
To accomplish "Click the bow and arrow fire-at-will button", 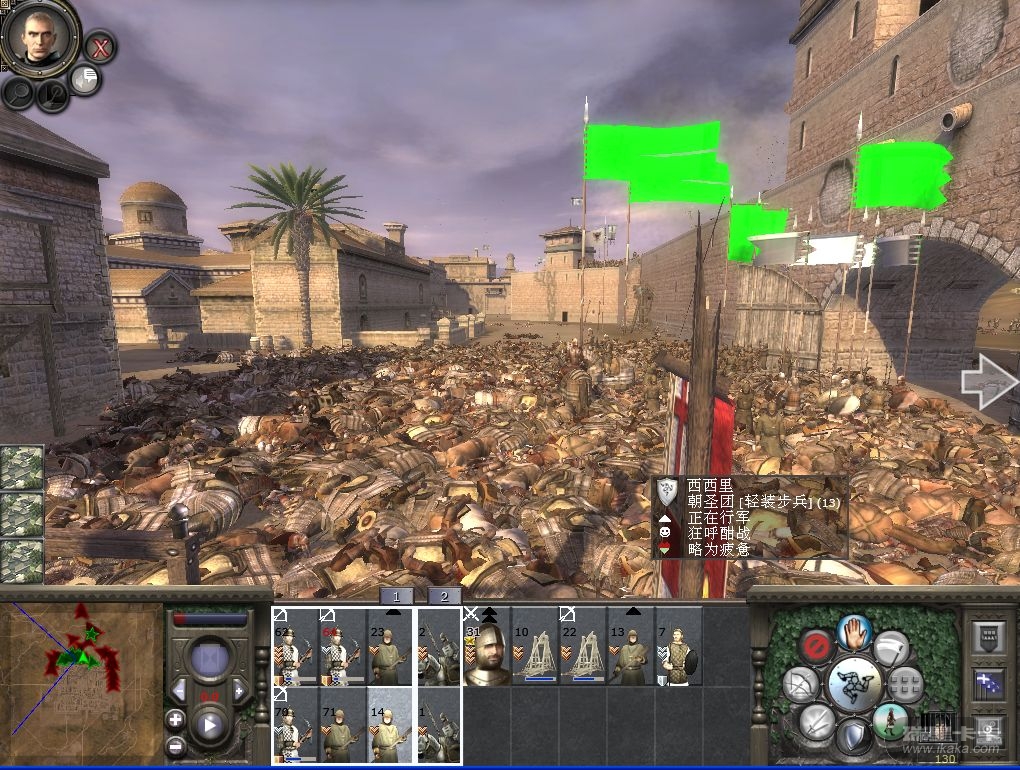I will point(799,685).
